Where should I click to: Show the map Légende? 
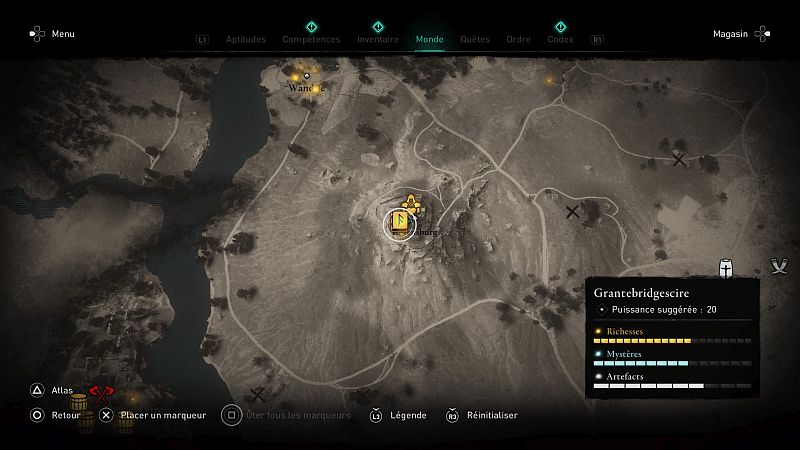pyautogui.click(x=398, y=415)
